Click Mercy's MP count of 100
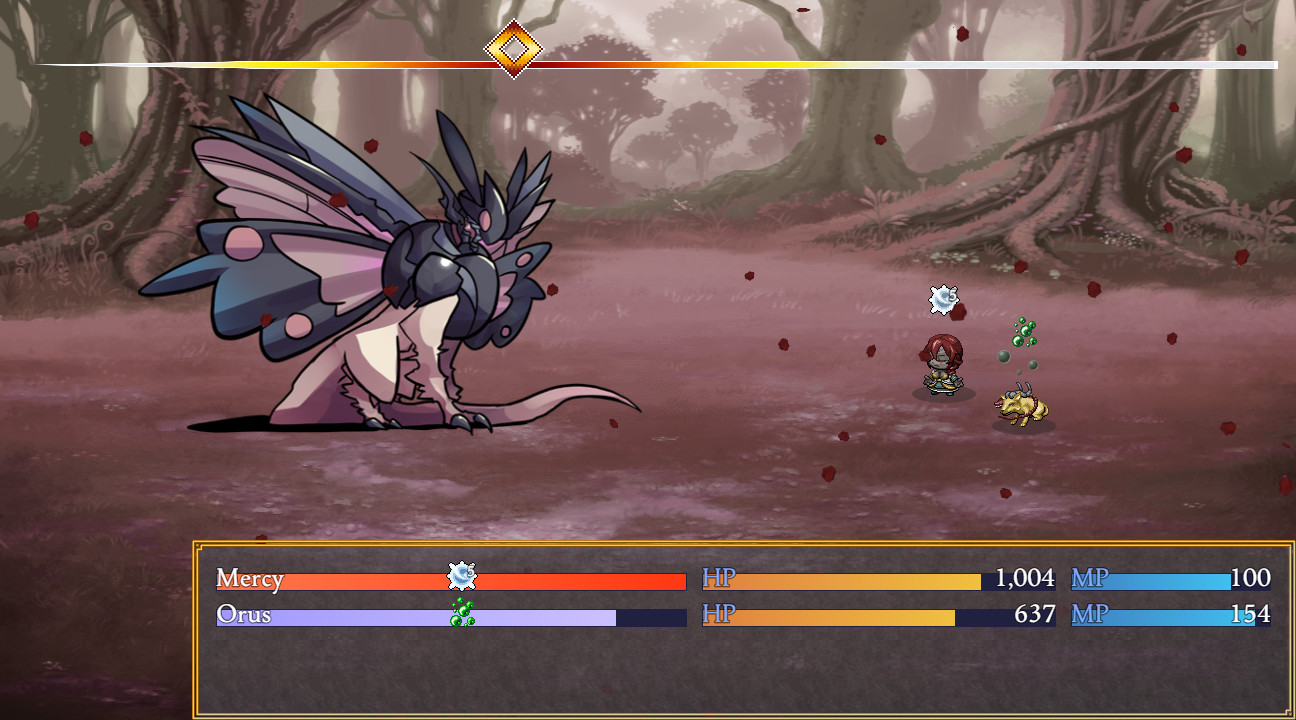 point(1249,578)
